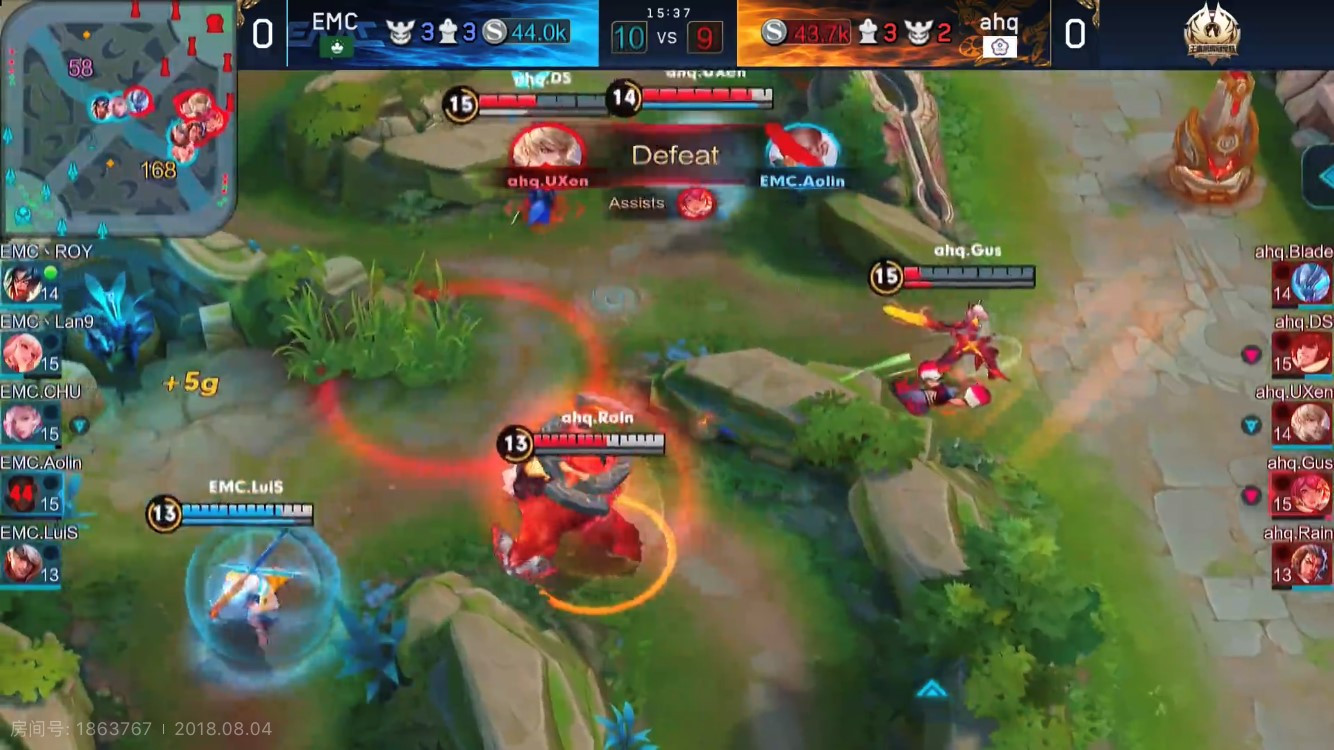Select EMC.ROY's hero portrait
Image resolution: width=1334 pixels, height=750 pixels.
(x=22, y=283)
